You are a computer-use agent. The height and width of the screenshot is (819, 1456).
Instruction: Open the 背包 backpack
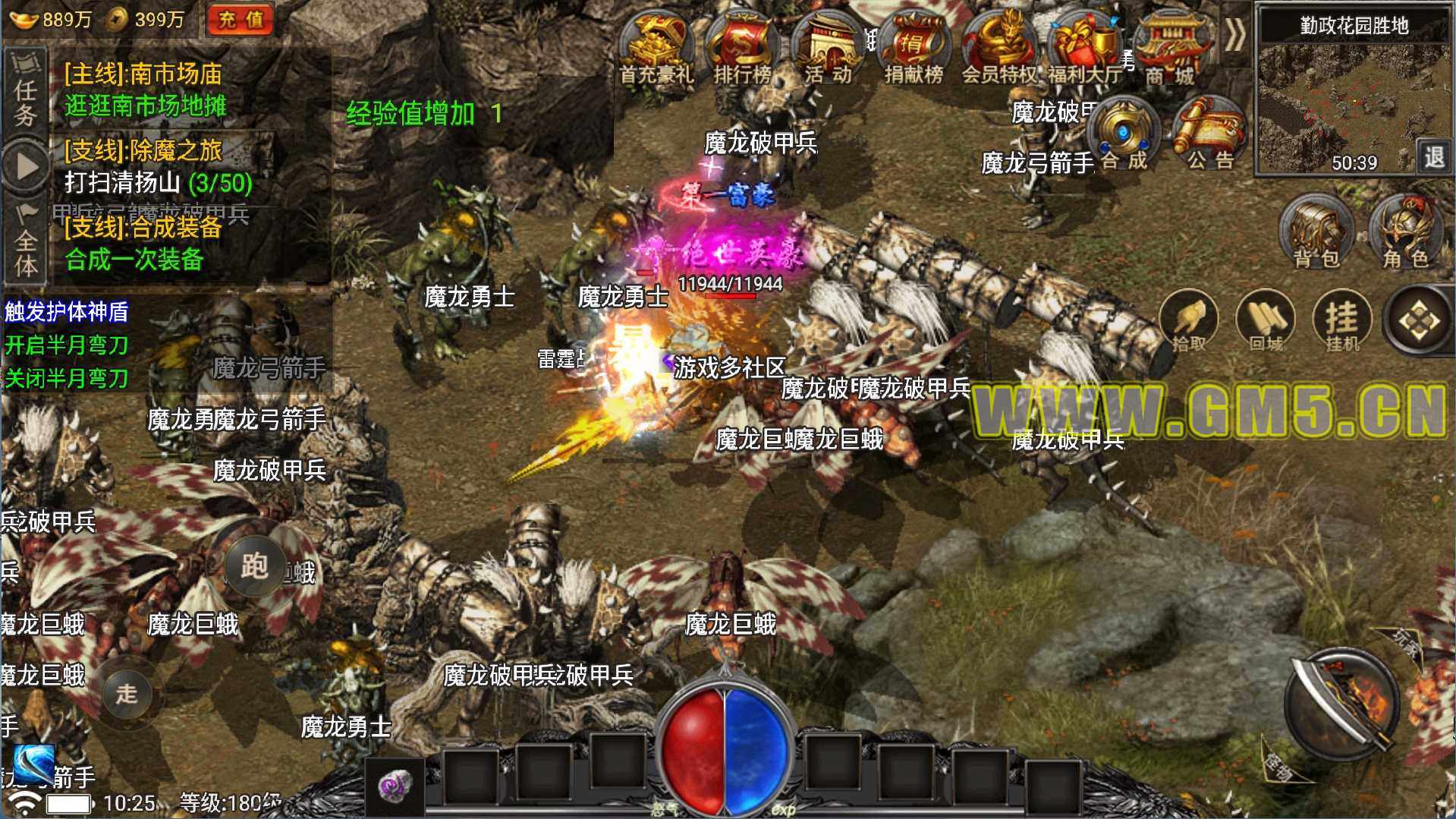click(1316, 233)
